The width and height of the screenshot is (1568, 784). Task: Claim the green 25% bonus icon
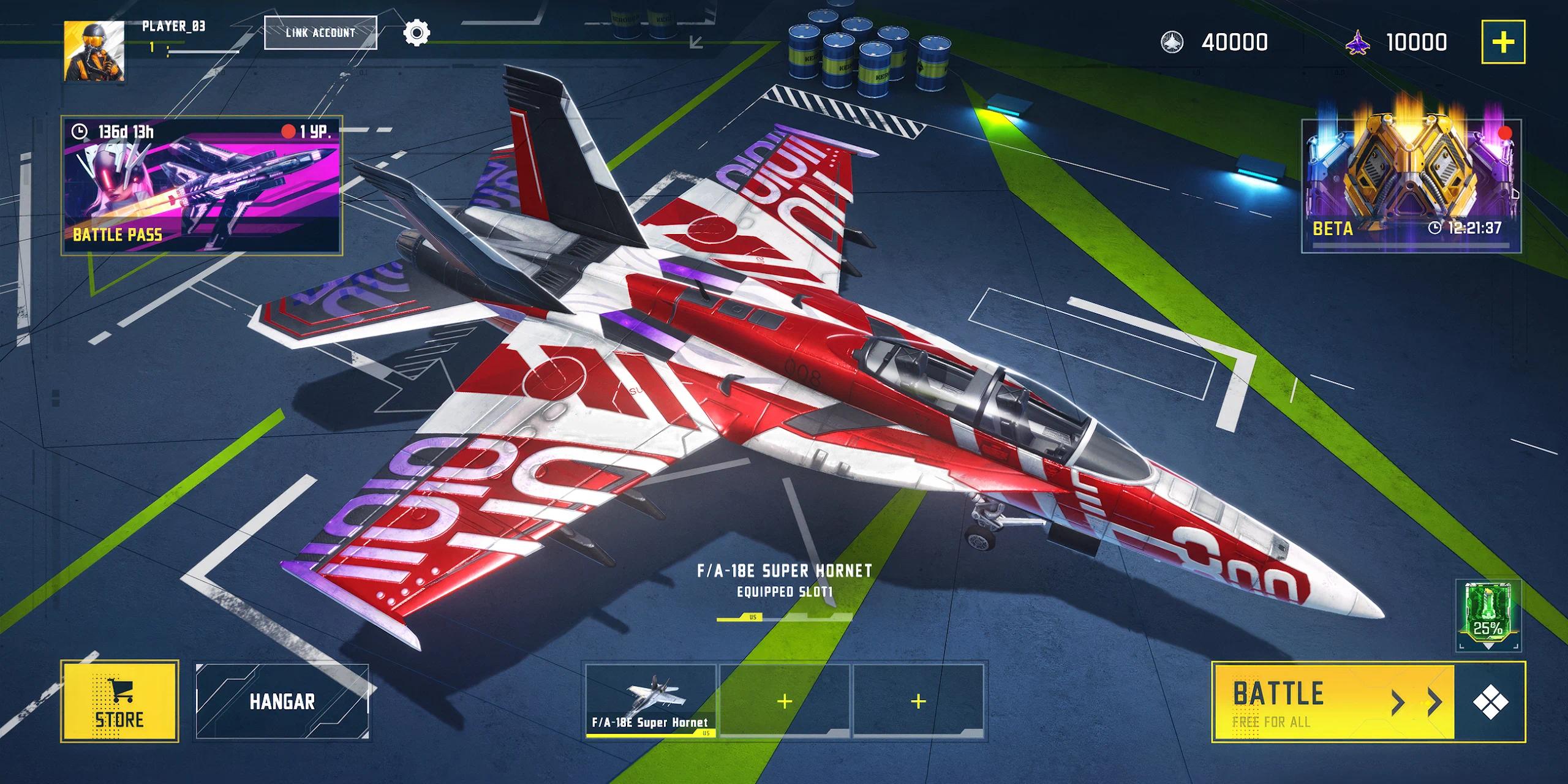(x=1488, y=615)
